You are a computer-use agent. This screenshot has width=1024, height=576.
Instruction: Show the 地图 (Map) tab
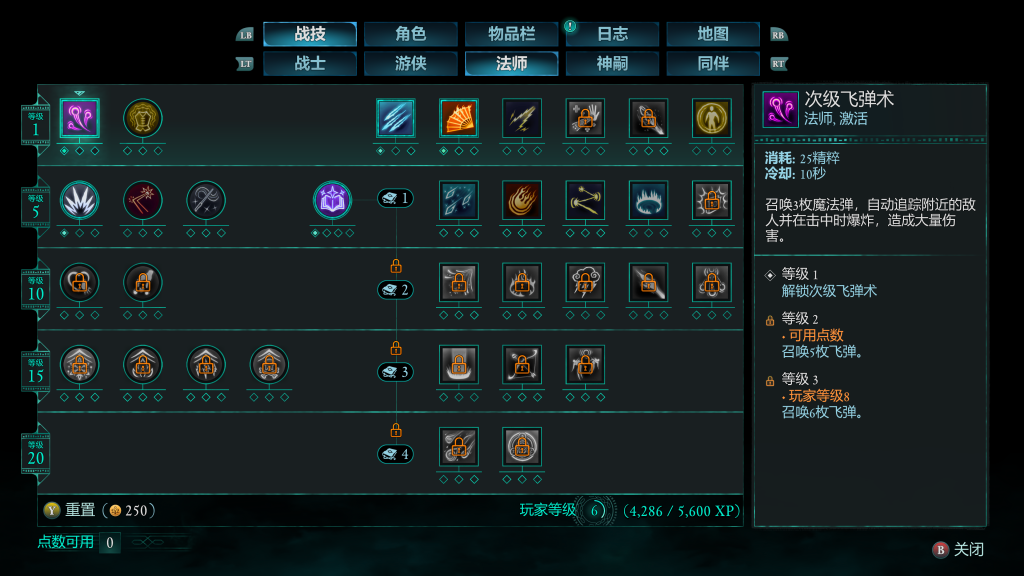(713, 34)
